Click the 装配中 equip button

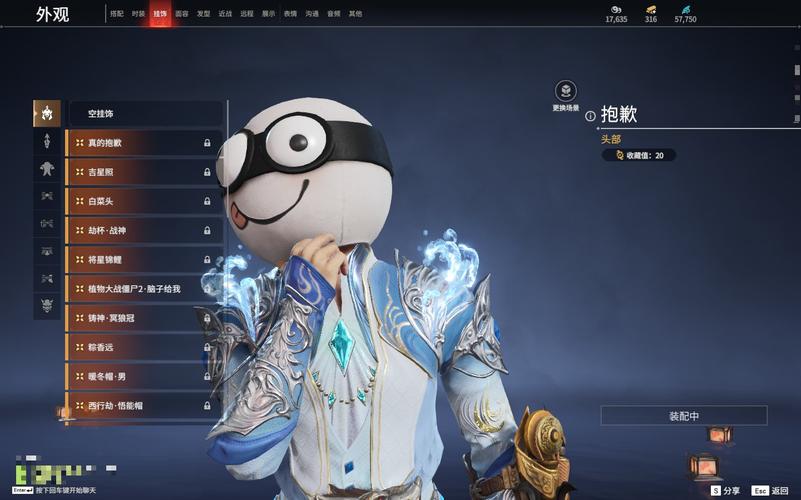pos(684,415)
